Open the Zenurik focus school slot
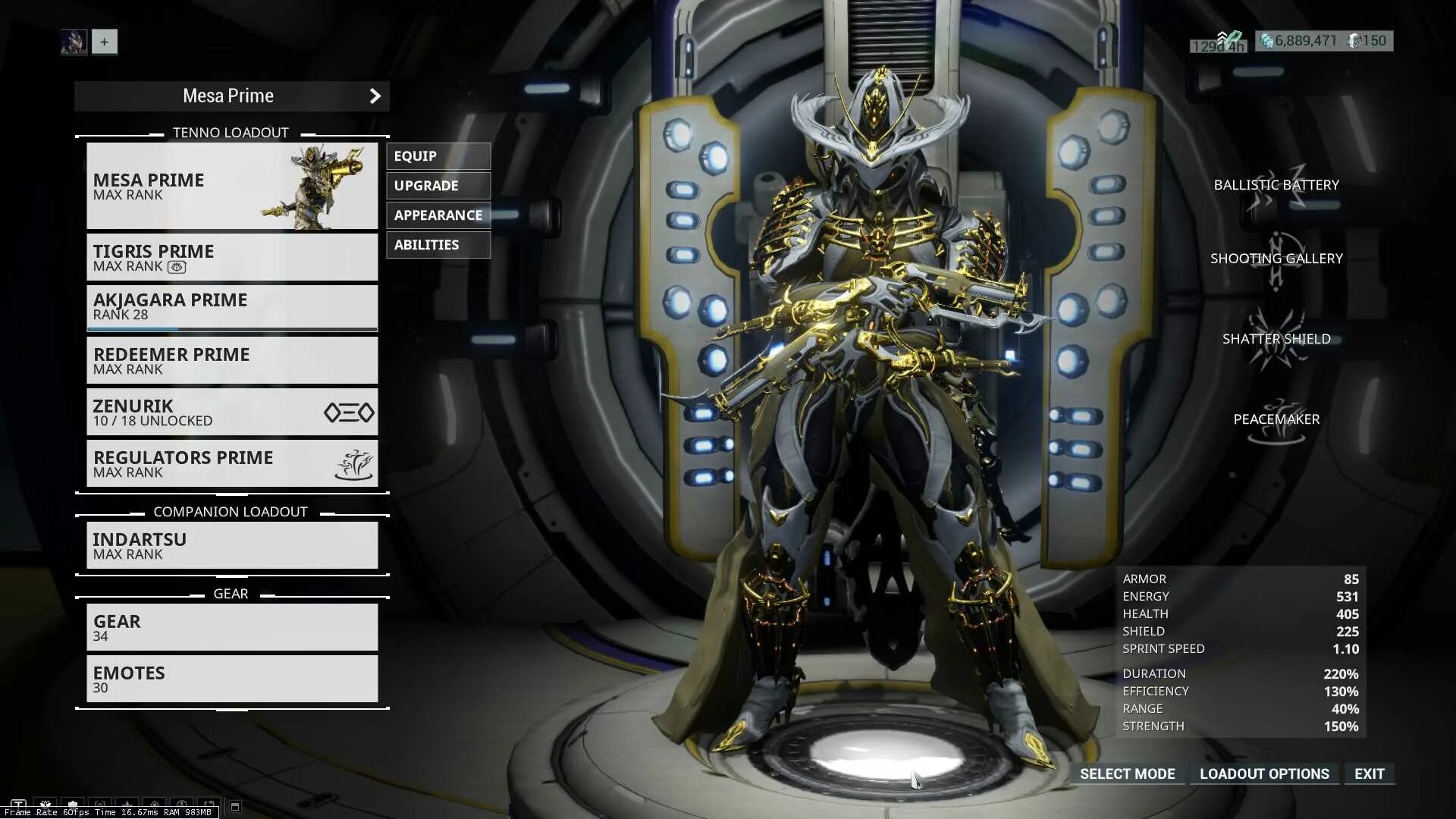The width and height of the screenshot is (1456, 819). [231, 413]
